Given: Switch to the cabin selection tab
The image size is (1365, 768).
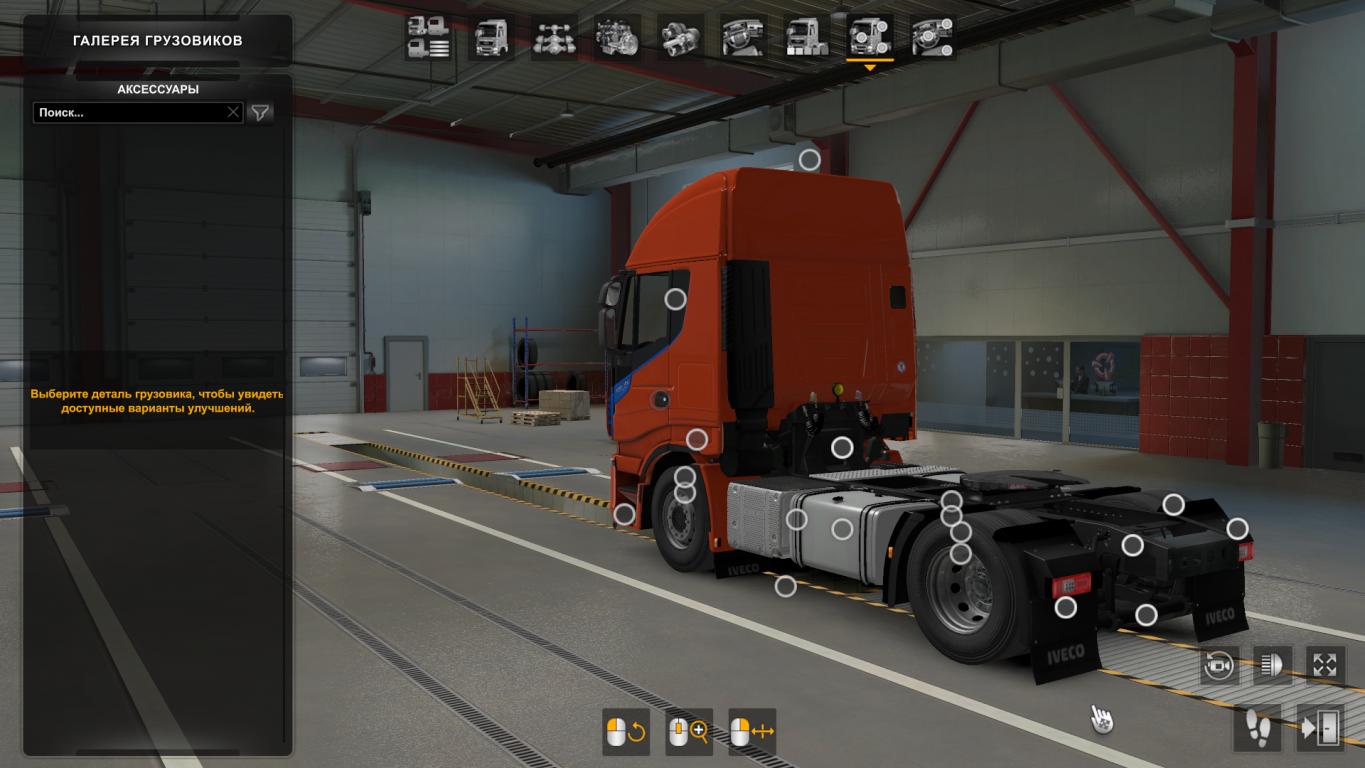Looking at the screenshot, I should (x=491, y=38).
